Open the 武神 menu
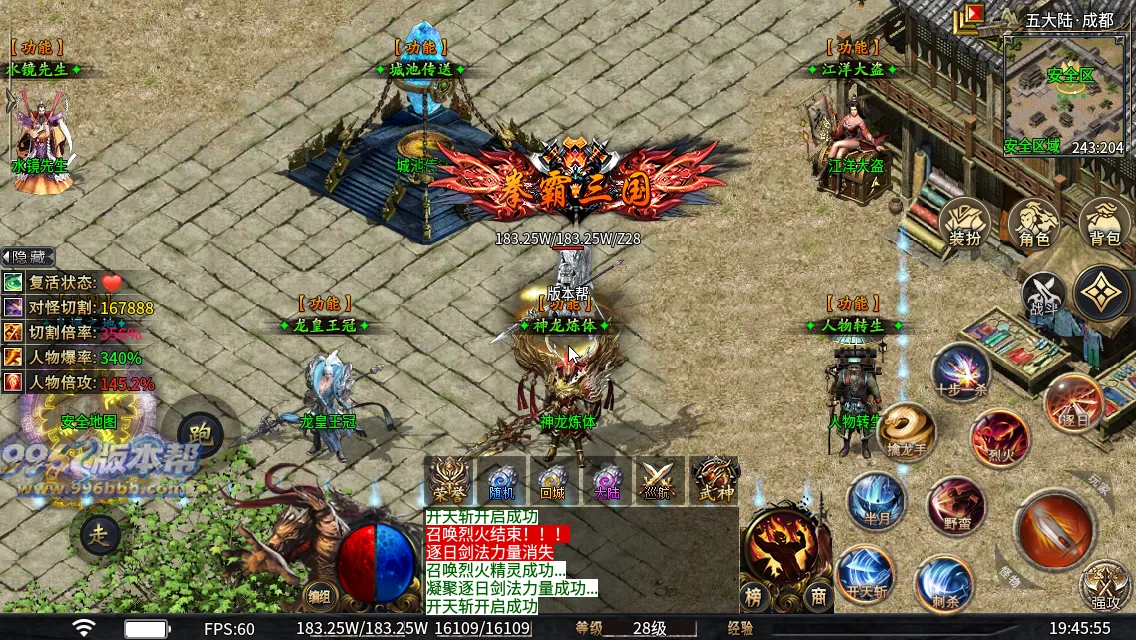The image size is (1136, 640). tap(714, 481)
